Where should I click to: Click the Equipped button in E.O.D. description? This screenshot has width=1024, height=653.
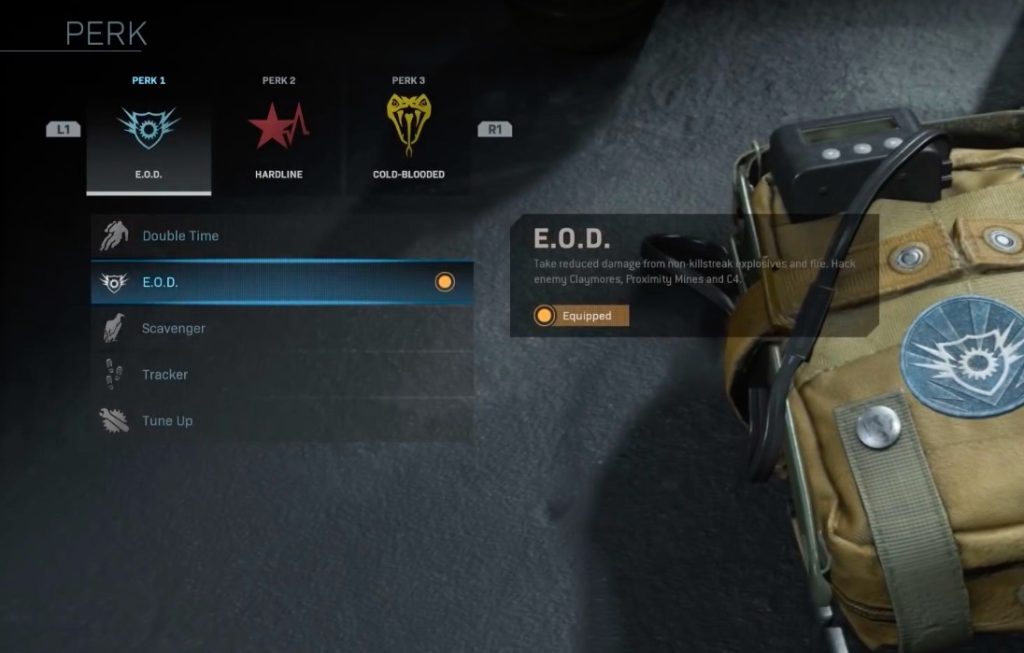pos(581,316)
